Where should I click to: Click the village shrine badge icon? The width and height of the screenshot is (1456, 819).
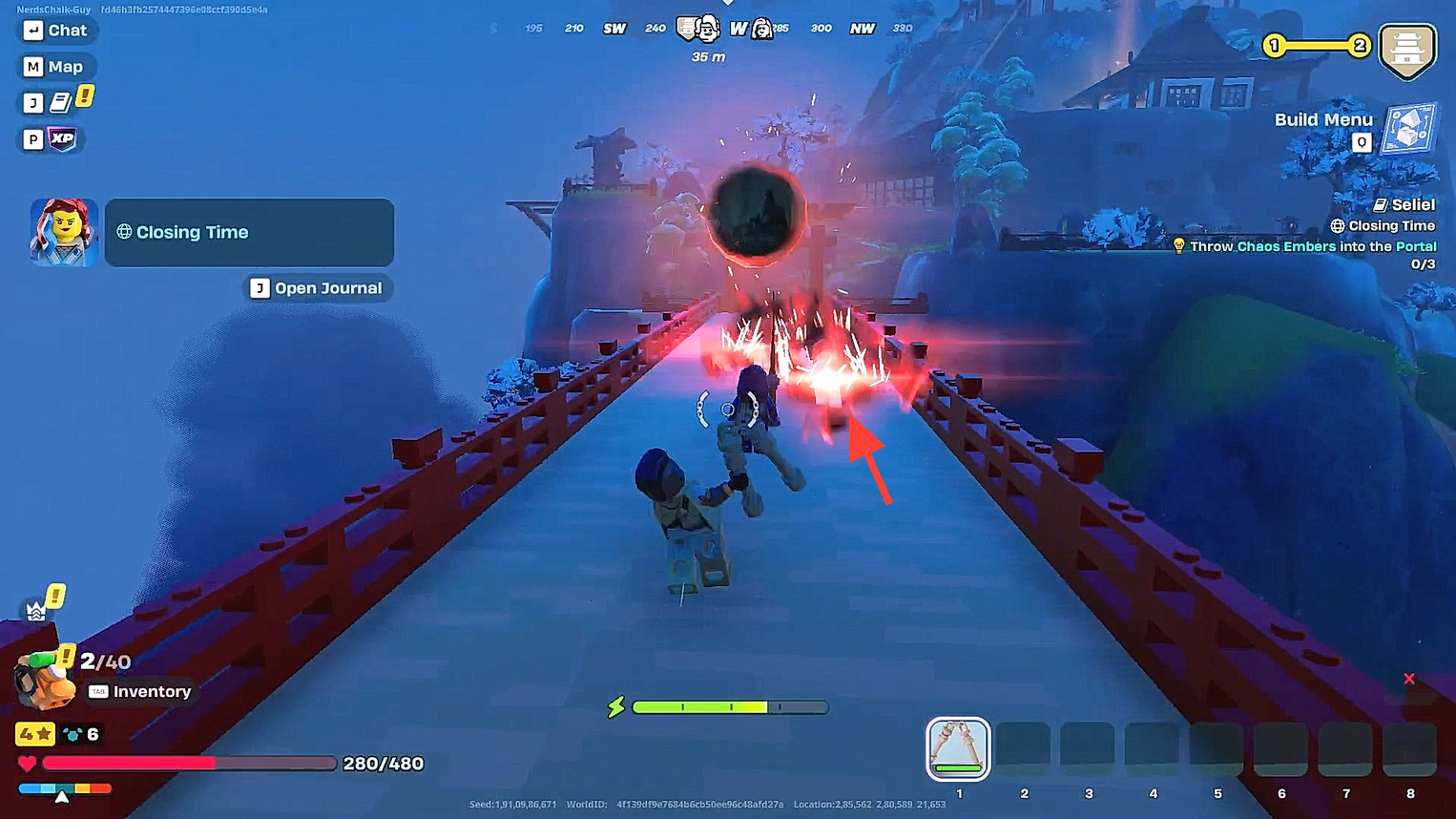coord(1406,50)
